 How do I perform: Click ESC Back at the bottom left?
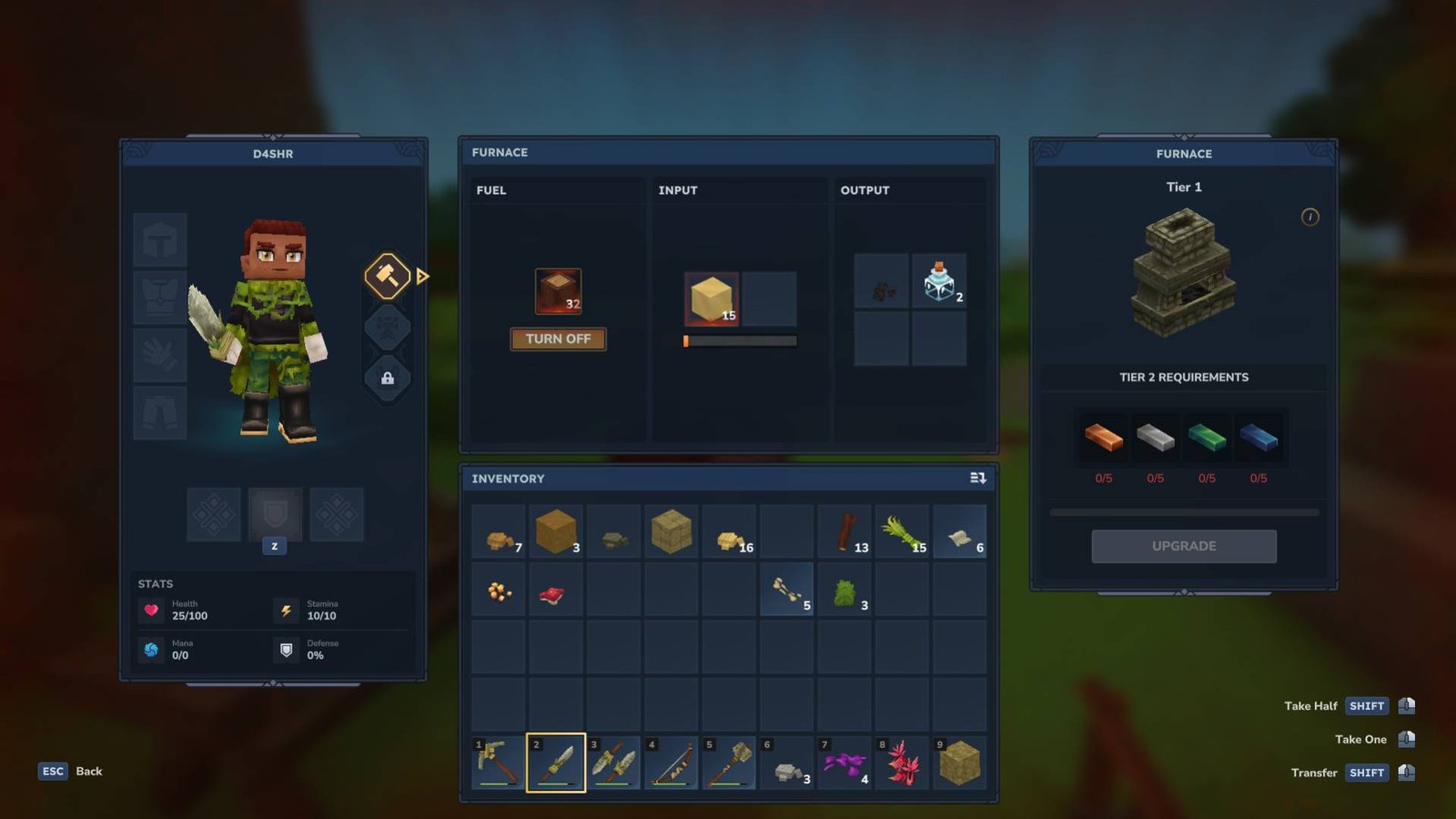click(53, 771)
